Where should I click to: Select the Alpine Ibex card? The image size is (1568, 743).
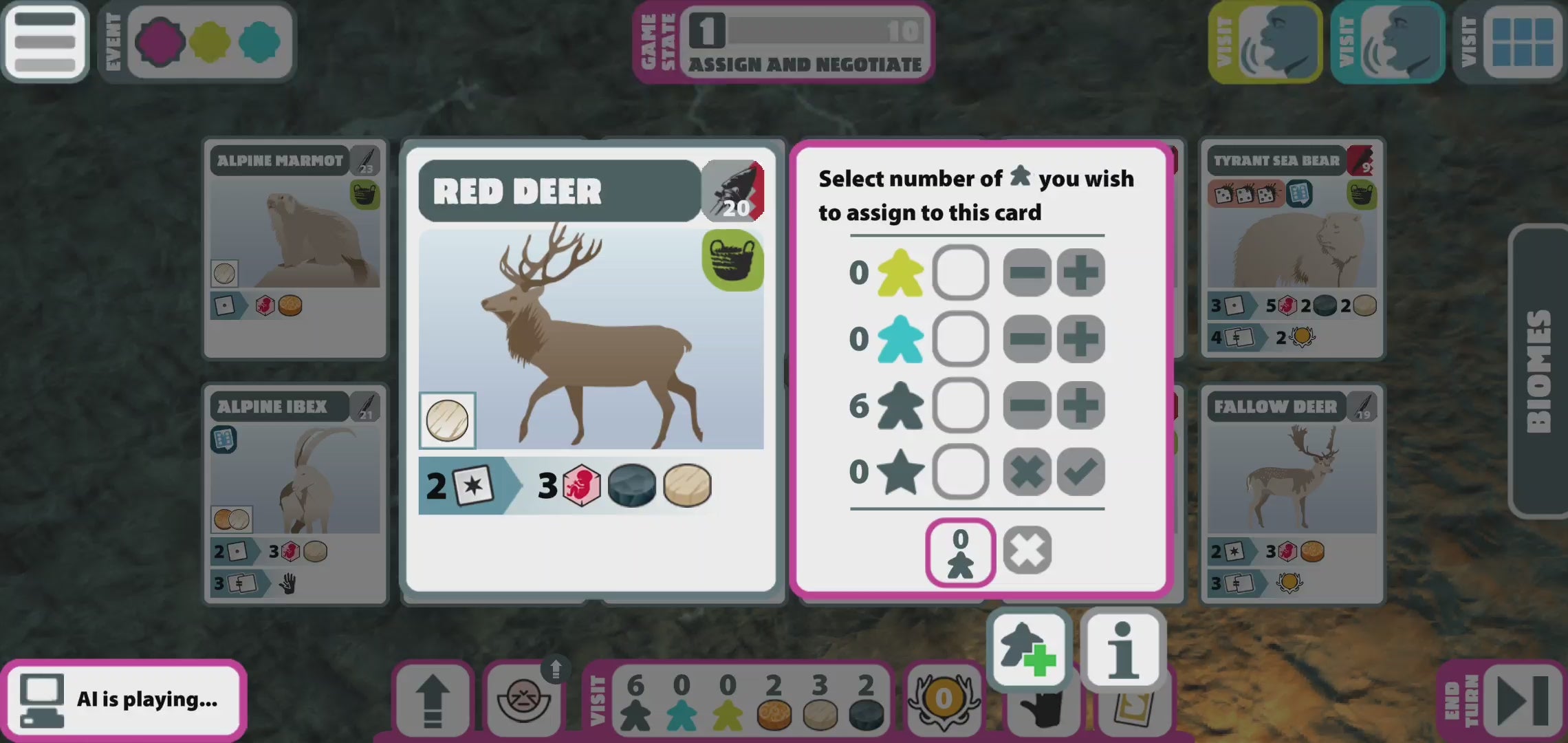296,494
